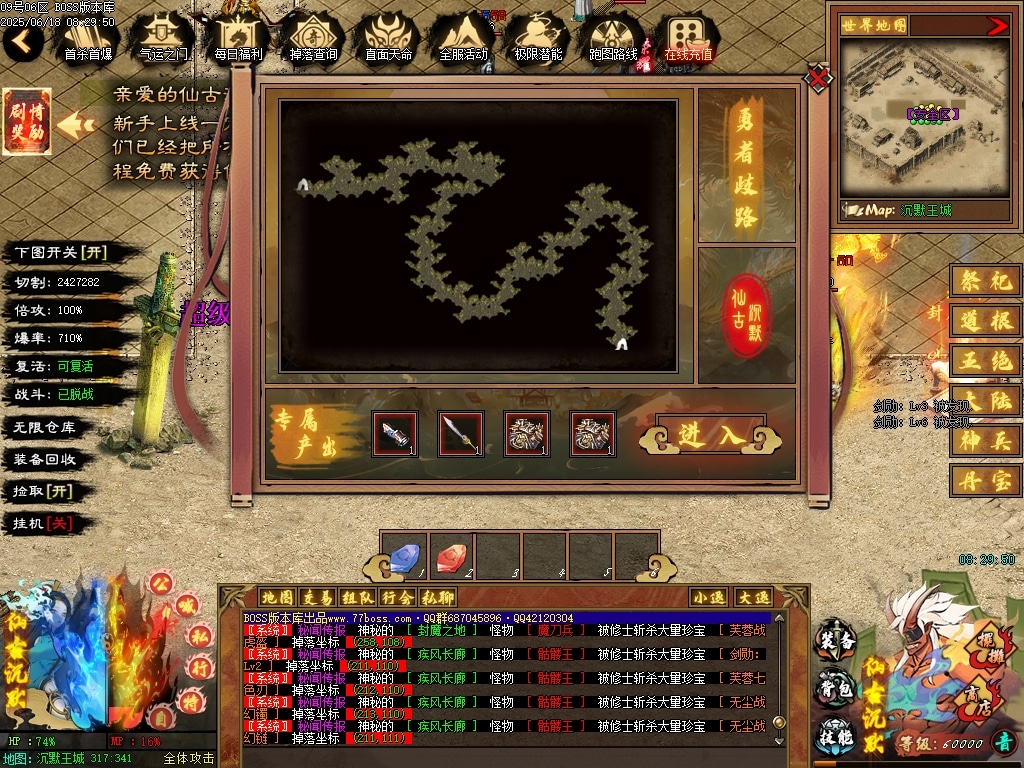Open 装备回收 equipment recycling
This screenshot has width=1024, height=768.
coord(45,459)
